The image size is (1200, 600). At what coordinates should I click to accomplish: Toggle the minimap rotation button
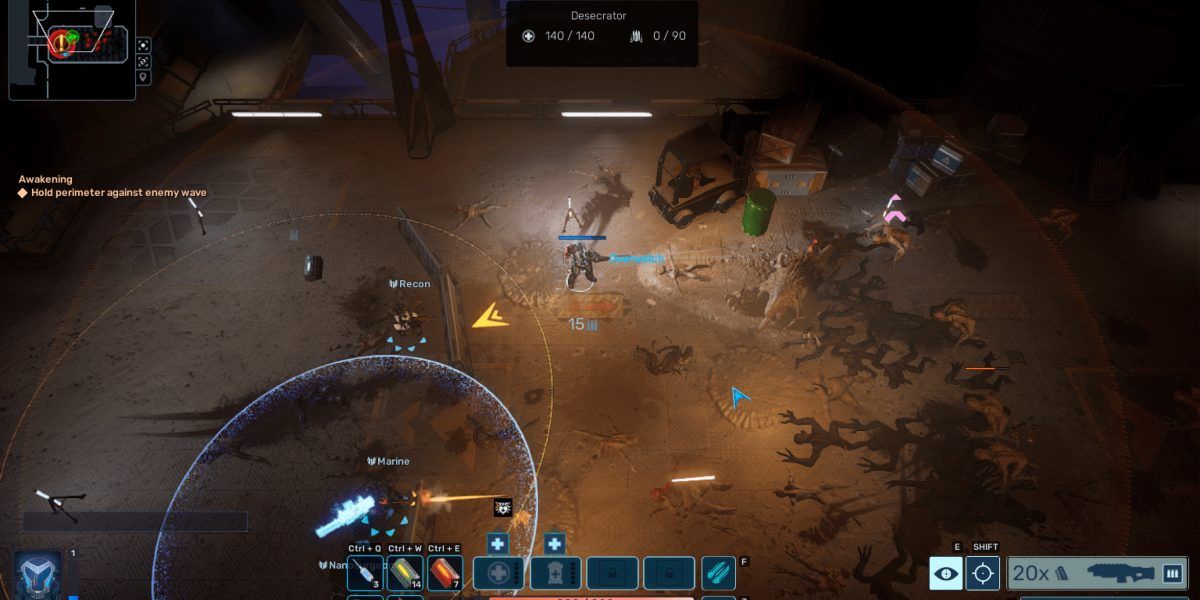[144, 61]
